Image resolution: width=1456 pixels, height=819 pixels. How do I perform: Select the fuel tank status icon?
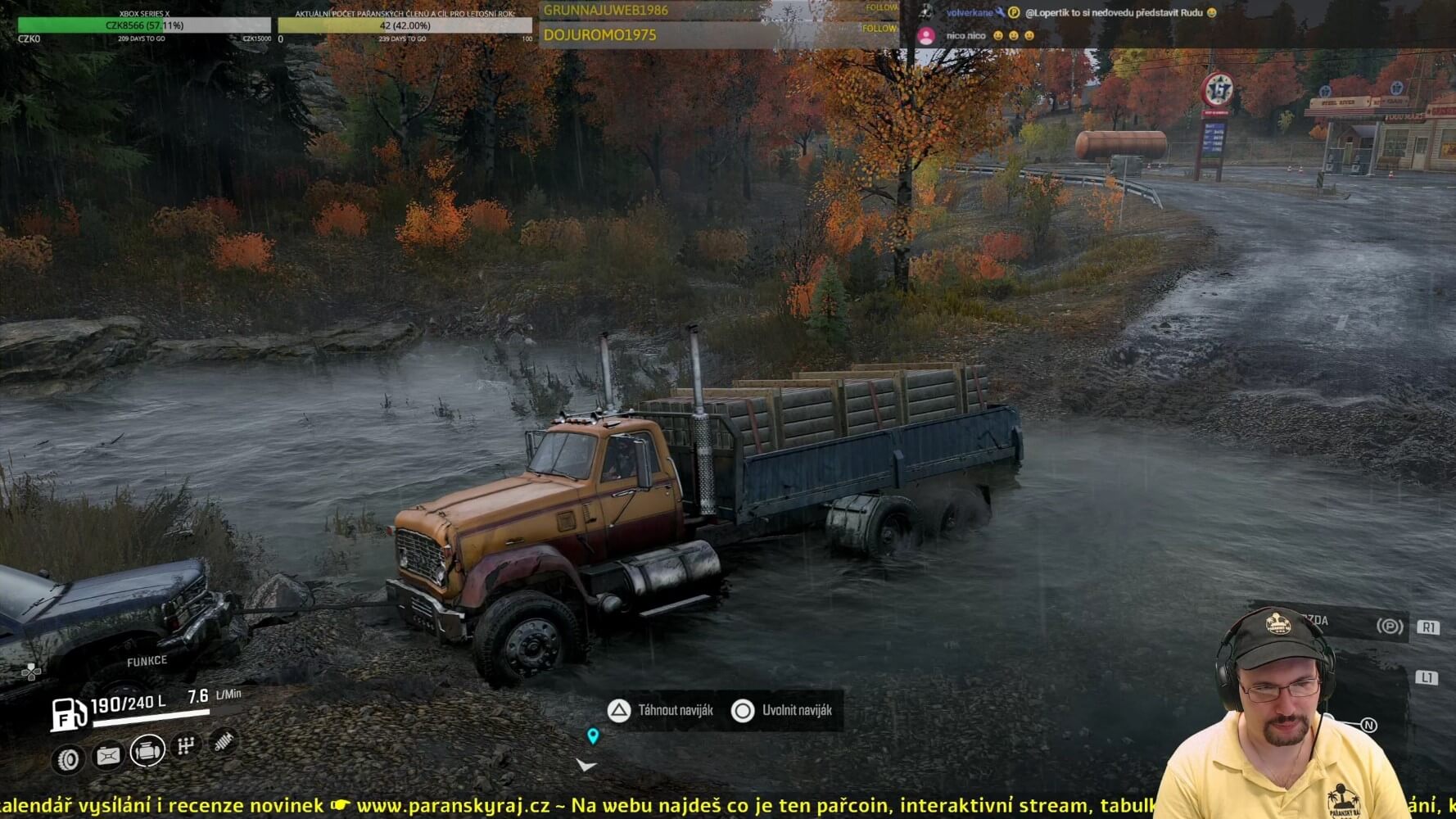pos(108,755)
